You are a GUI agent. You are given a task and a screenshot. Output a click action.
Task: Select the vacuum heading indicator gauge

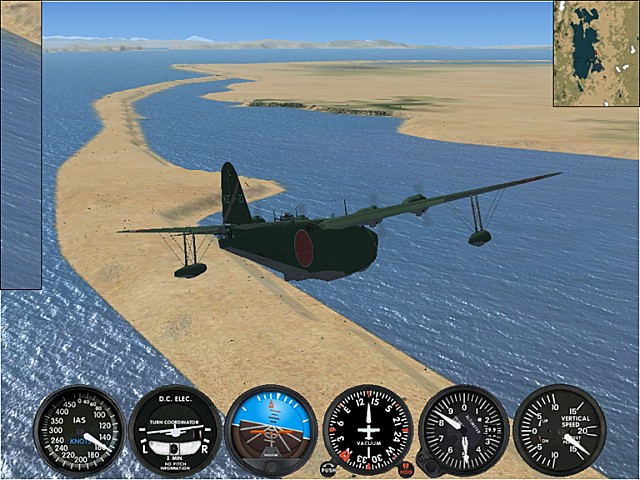367,430
